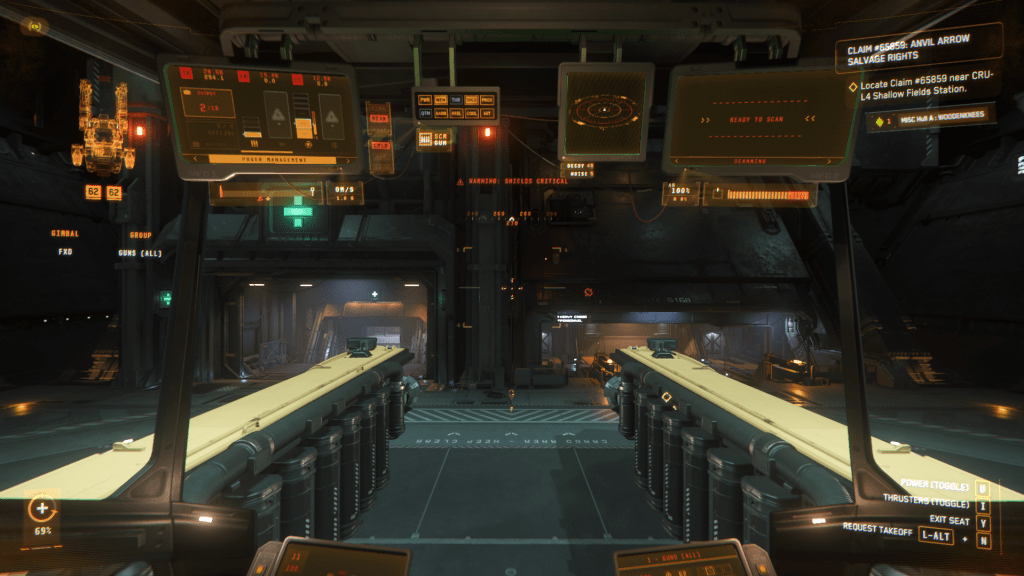This screenshot has width=1024, height=576.
Task: Toggle the QTM status indicator
Action: [425, 113]
